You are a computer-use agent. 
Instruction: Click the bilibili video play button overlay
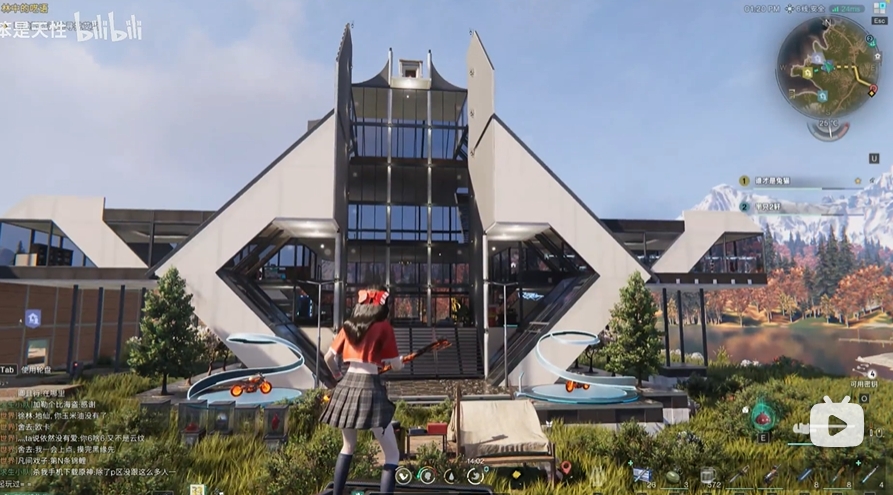pos(836,424)
